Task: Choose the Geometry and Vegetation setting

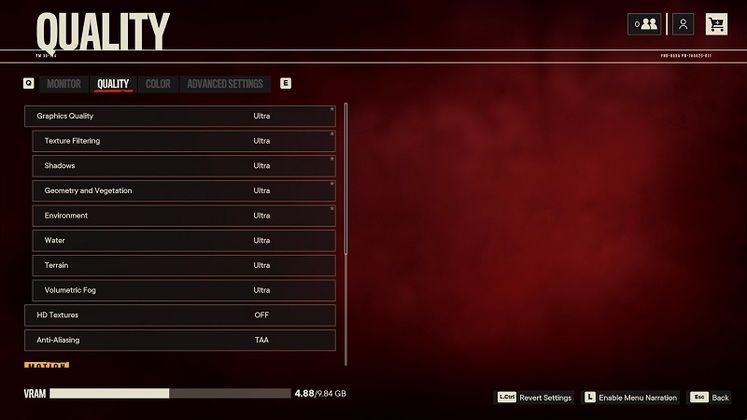Action: tap(184, 191)
